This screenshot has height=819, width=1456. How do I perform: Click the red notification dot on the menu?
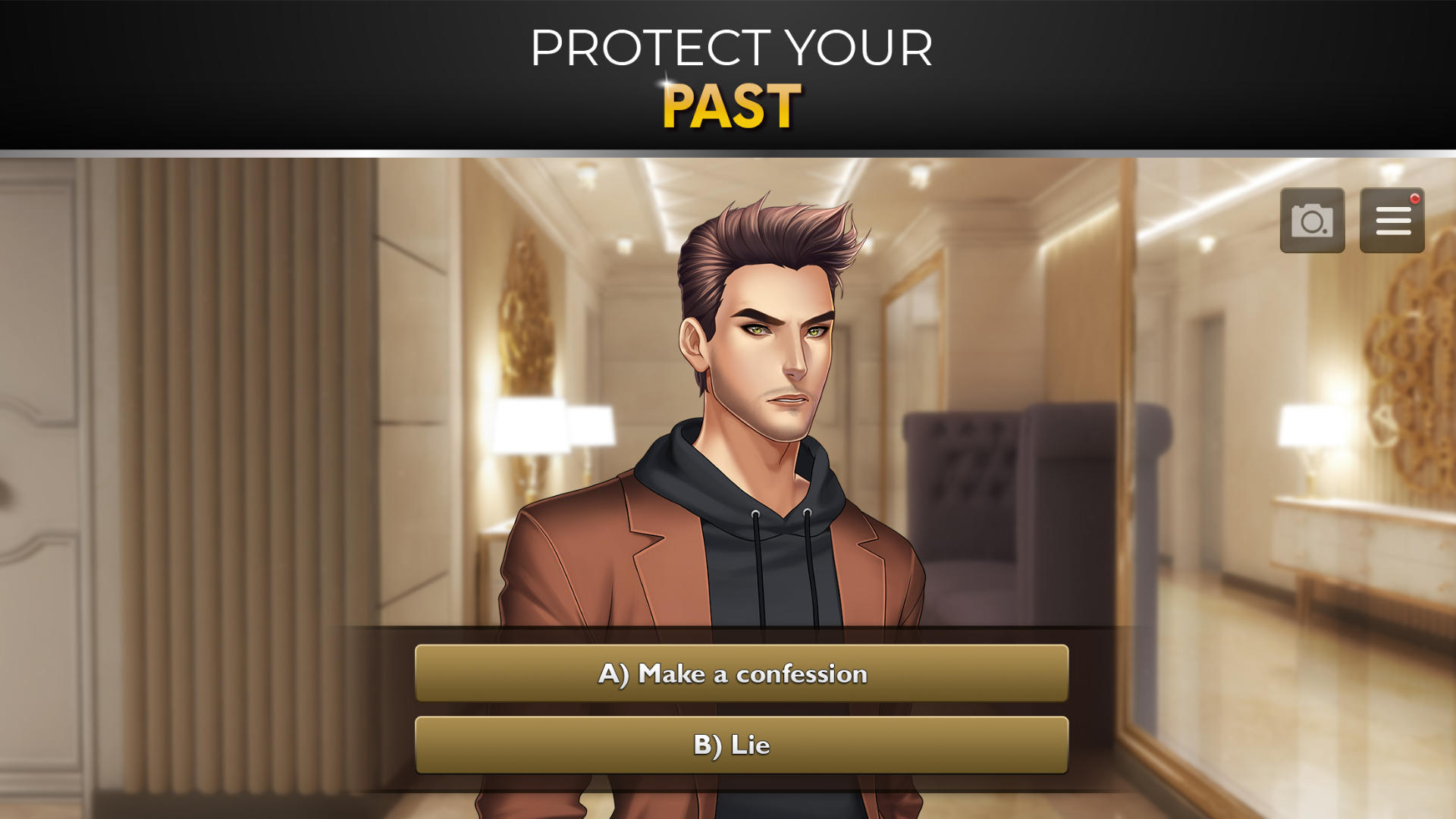point(1417,197)
